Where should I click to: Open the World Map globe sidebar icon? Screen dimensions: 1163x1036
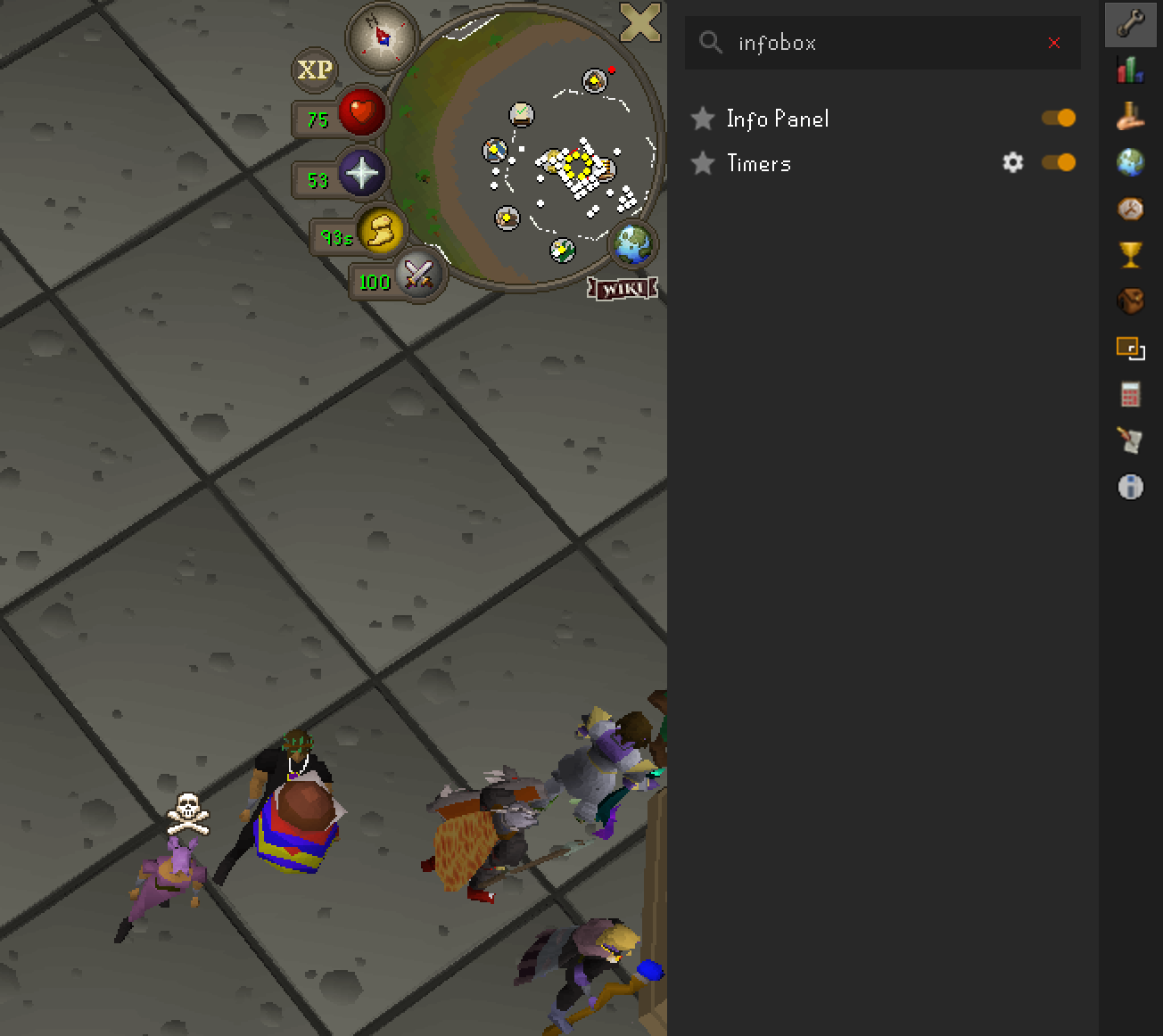[x=1130, y=163]
